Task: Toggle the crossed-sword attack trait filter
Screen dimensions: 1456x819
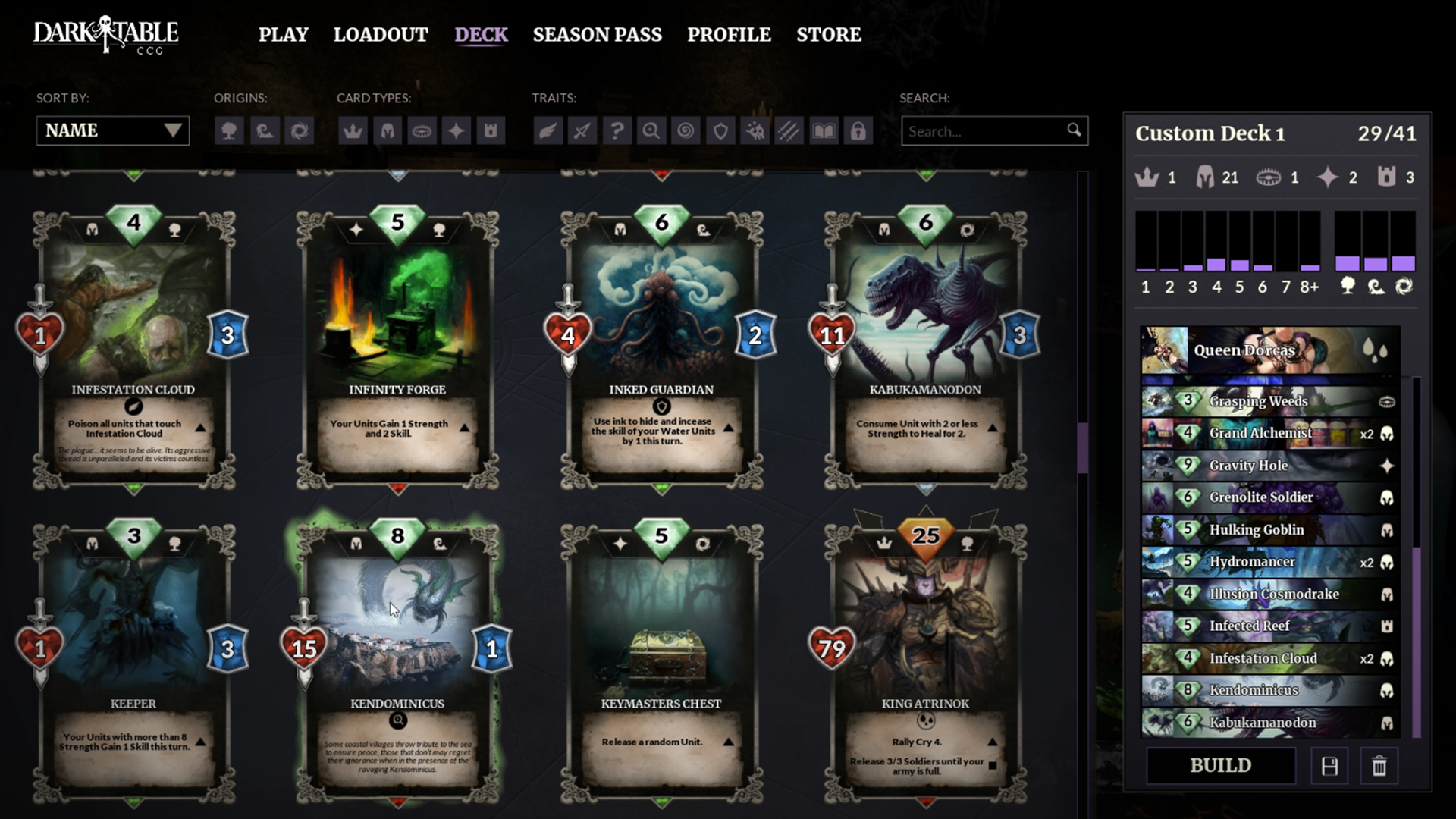Action: click(582, 130)
